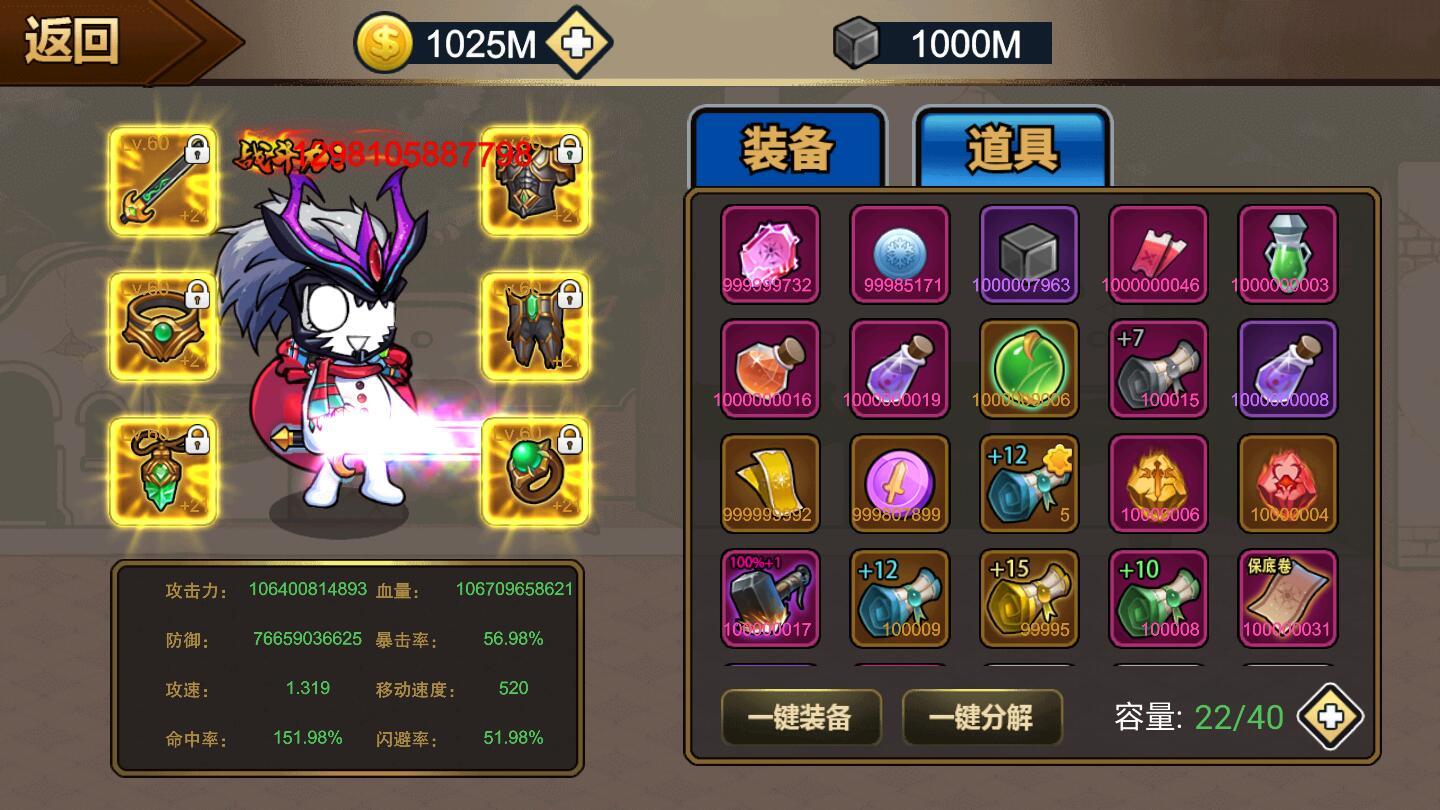Tap the capacity expansion plus icon
The image size is (1440, 810).
tap(1330, 716)
